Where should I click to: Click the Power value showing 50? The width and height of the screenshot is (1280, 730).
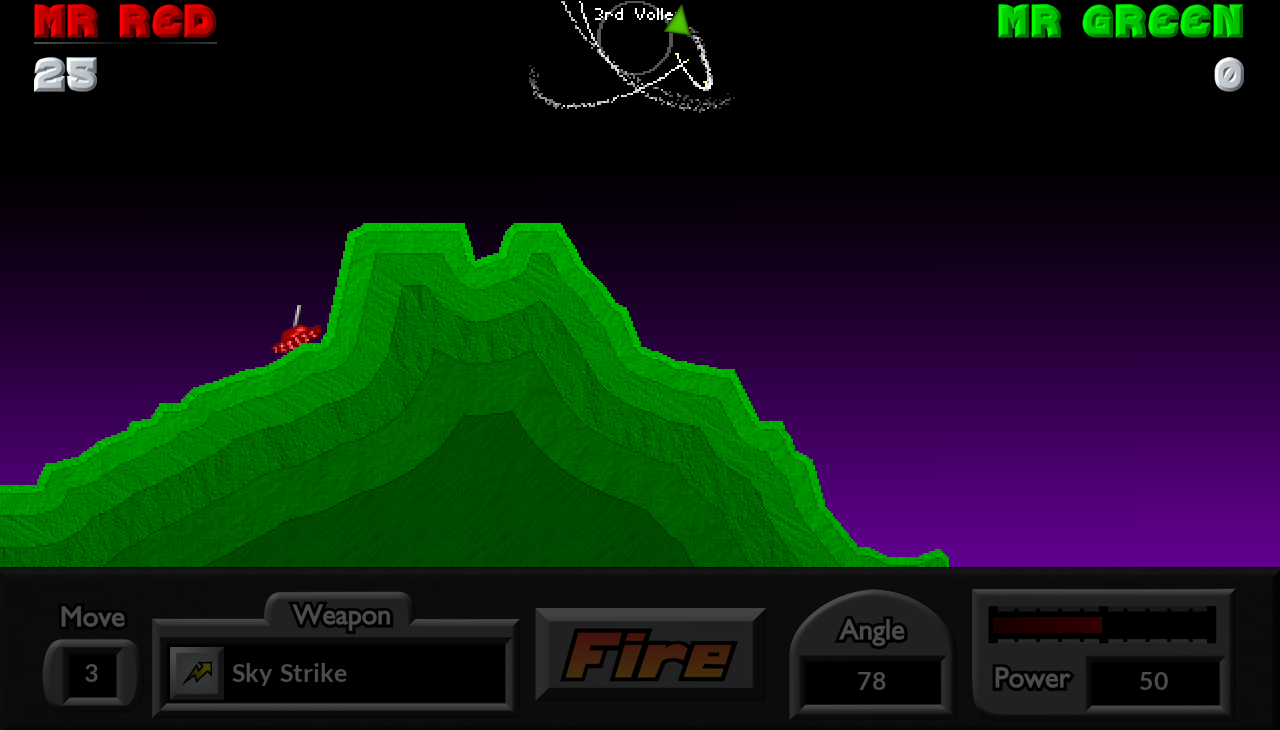tap(1155, 681)
